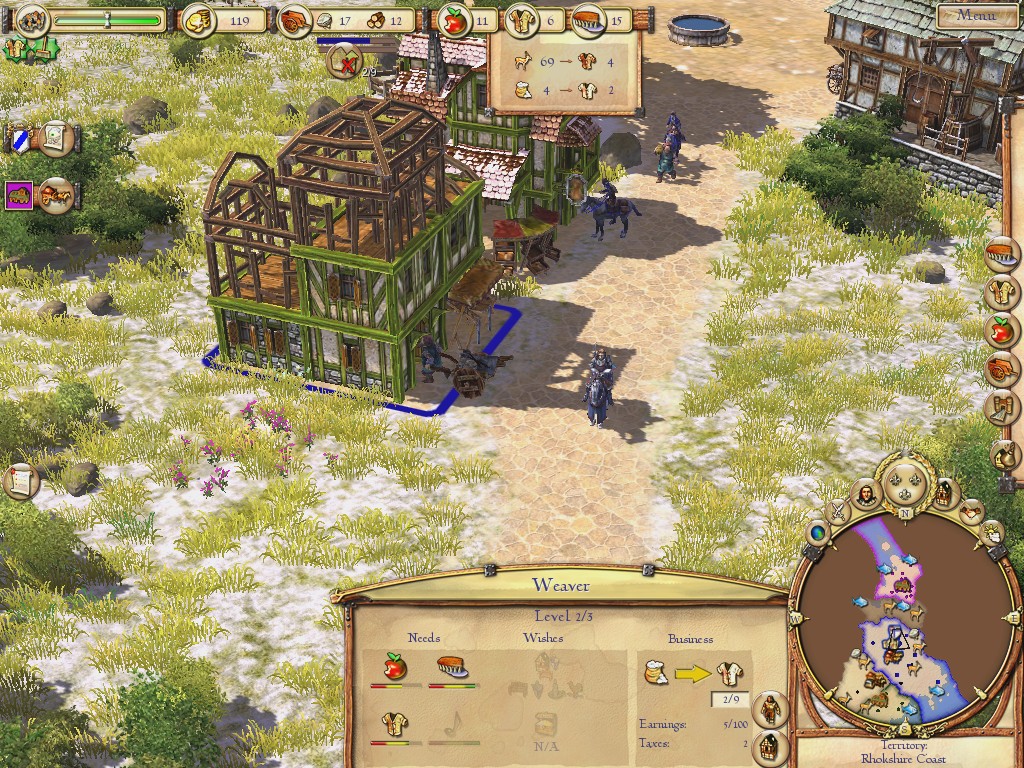Viewport: 1024px width, 768px height.
Task: Select the red apple food icon in top bar
Action: 453,18
